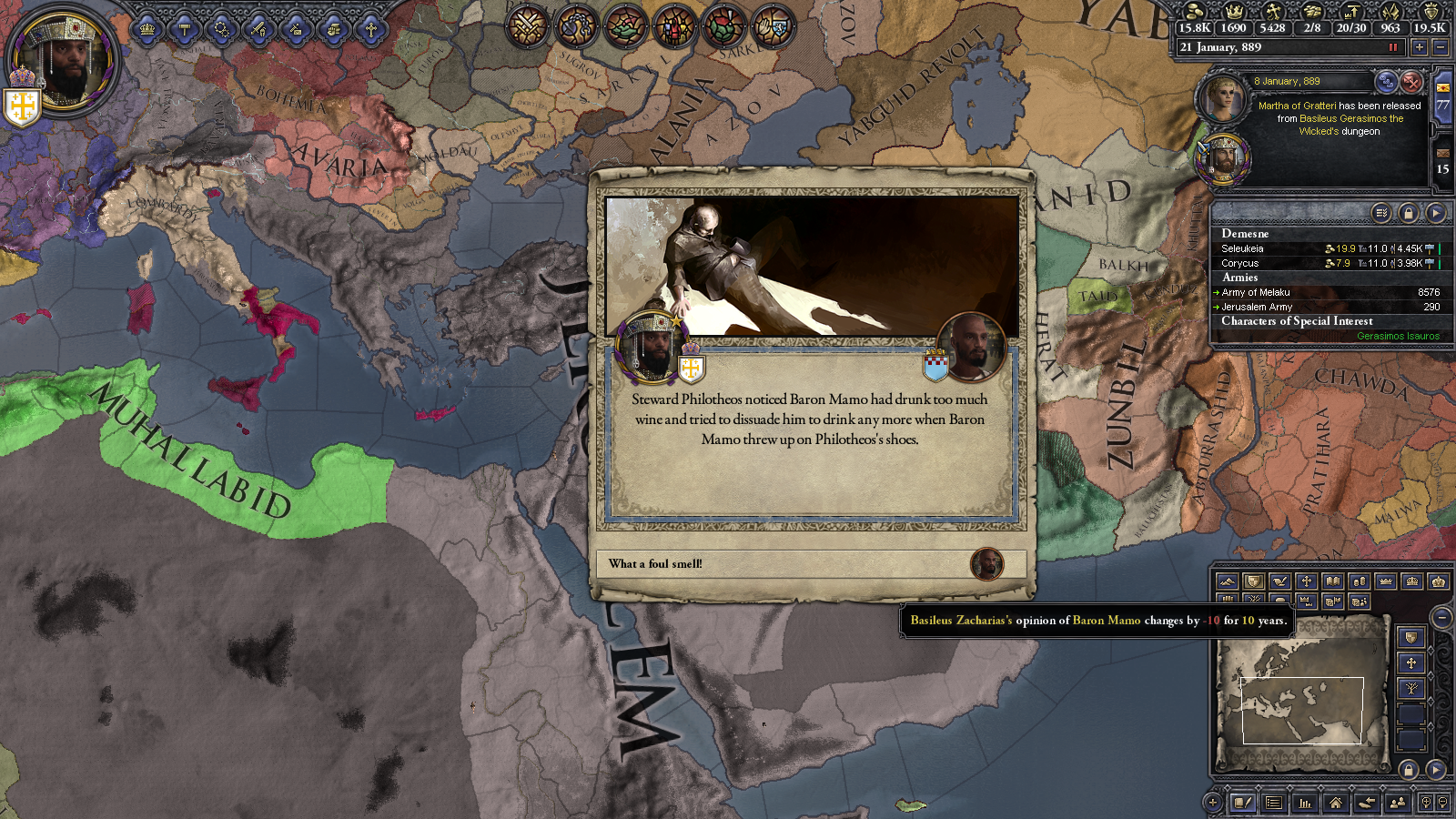Screen dimensions: 1456x819
Task: Open the ruler's character portrait
Action: pyautogui.click(x=64, y=62)
